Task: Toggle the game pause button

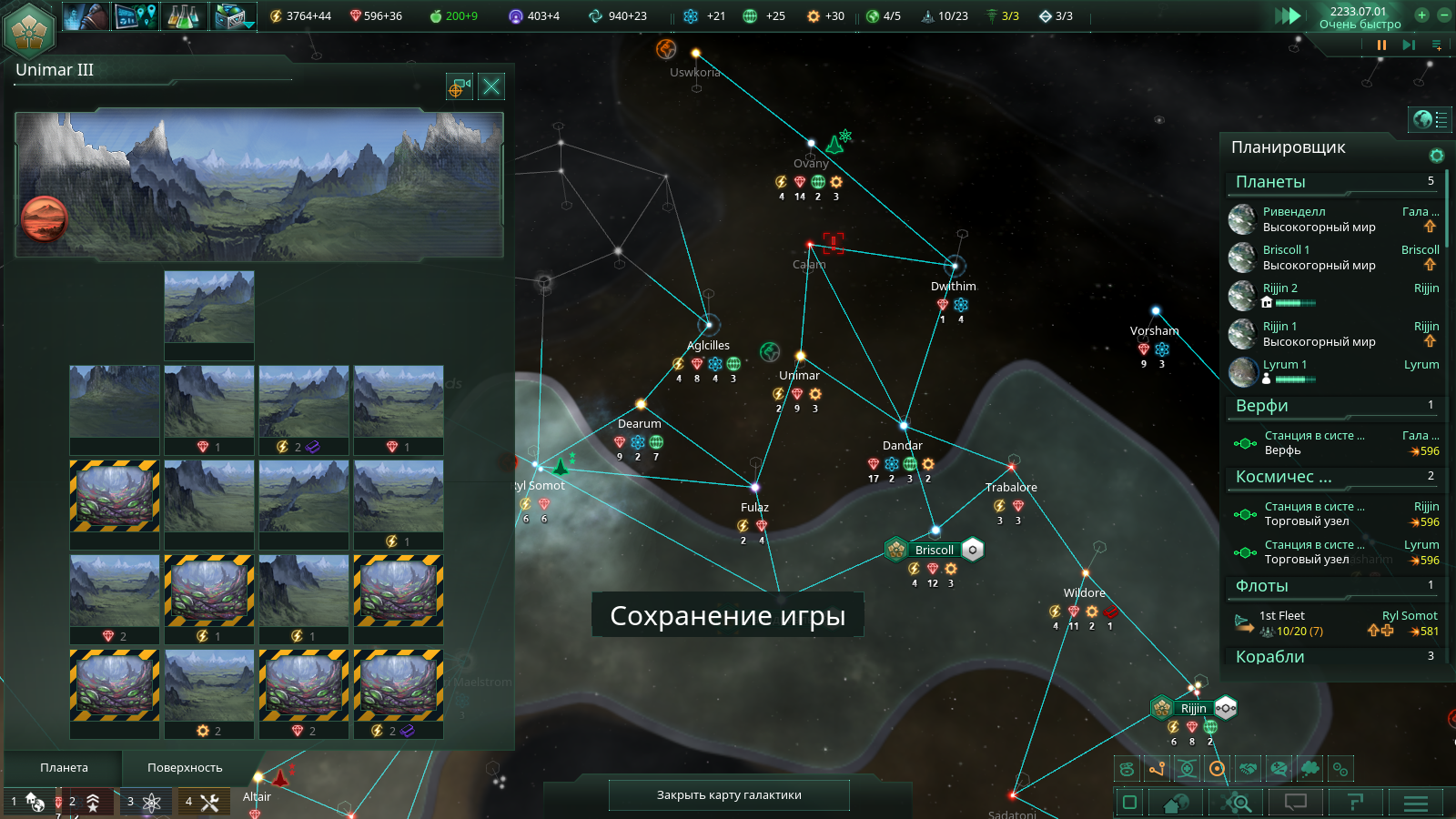Action: (x=1381, y=45)
